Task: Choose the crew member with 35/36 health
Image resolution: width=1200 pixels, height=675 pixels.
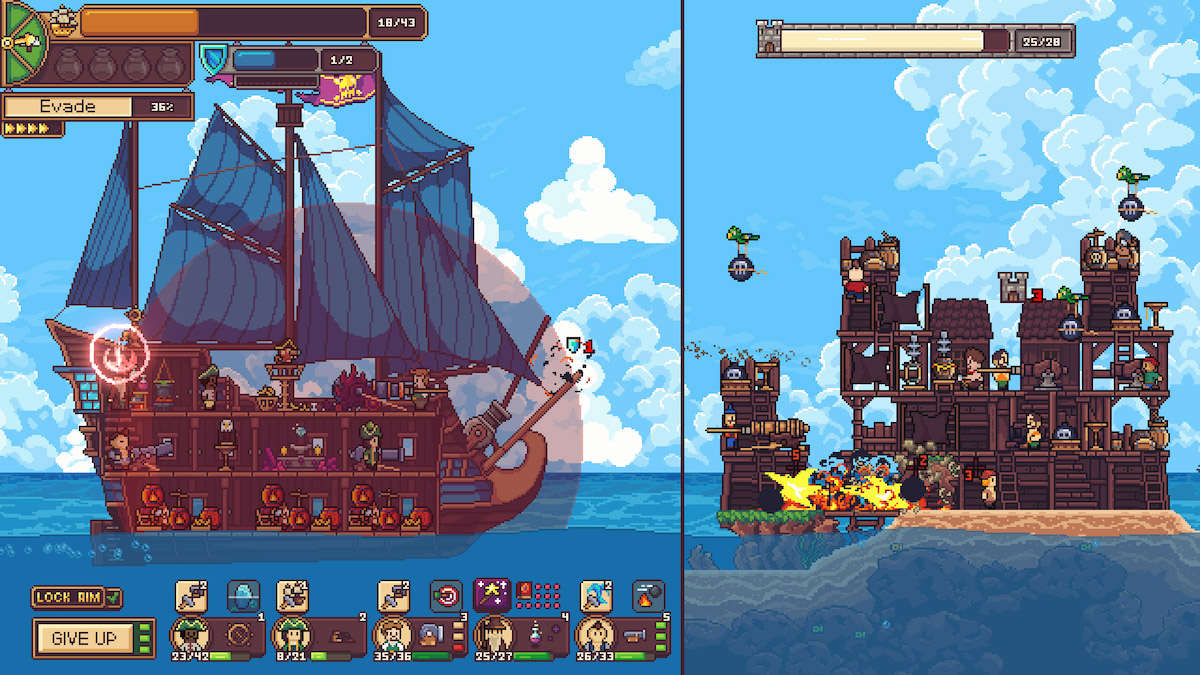Action: tap(391, 634)
